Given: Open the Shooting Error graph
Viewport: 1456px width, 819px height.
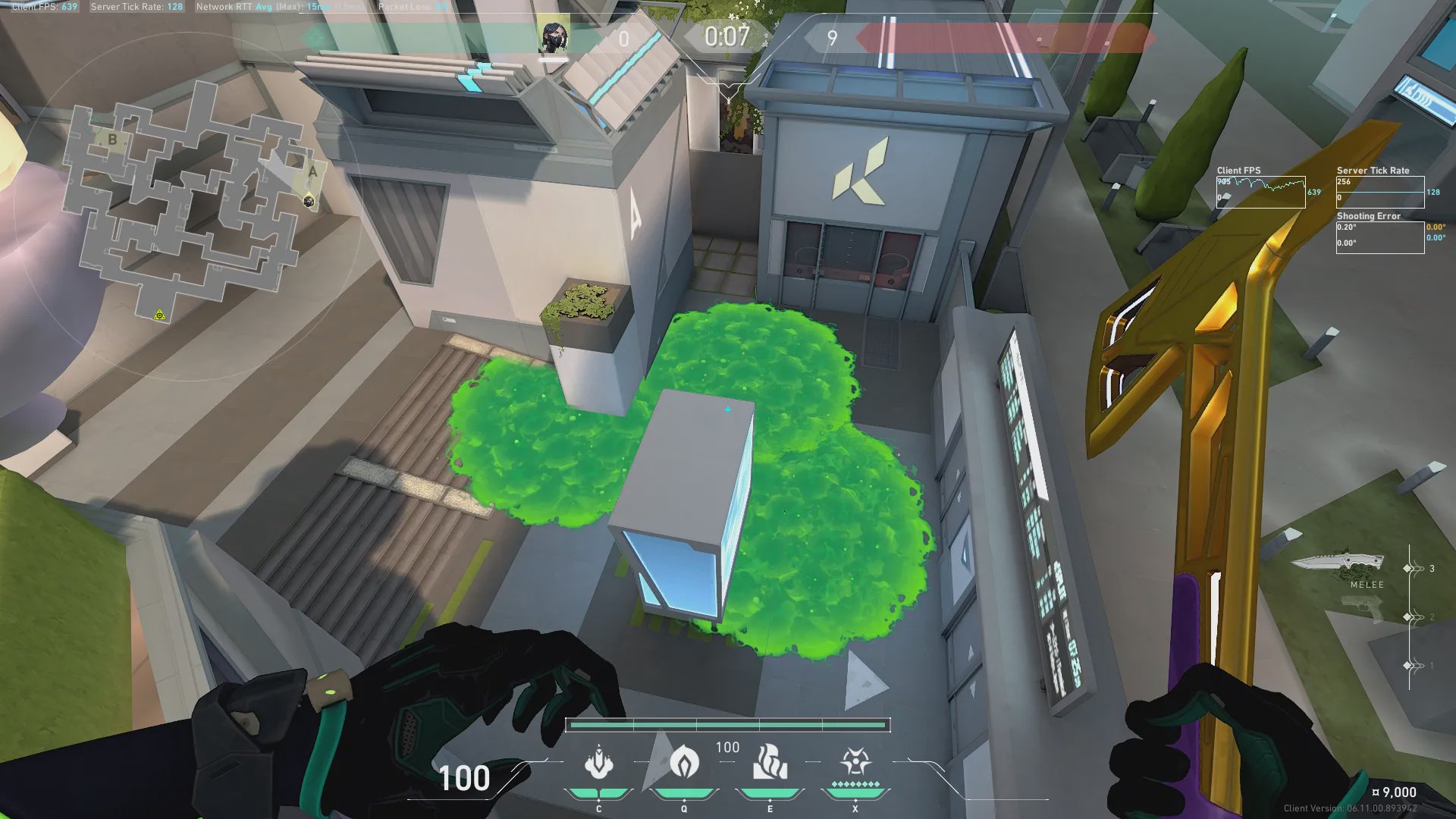Looking at the screenshot, I should (1379, 237).
